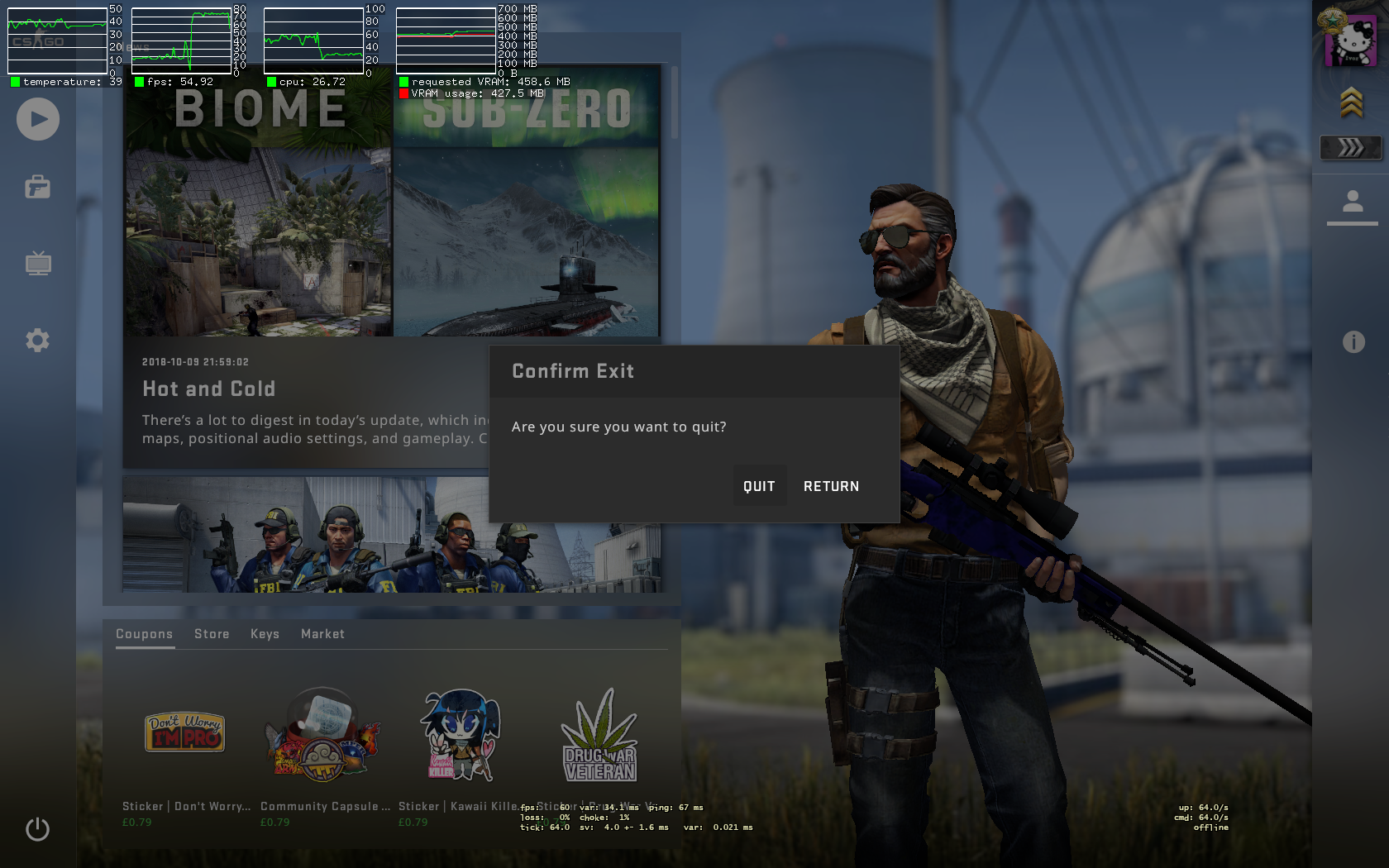Open the Hot and Cold news article

(208, 389)
